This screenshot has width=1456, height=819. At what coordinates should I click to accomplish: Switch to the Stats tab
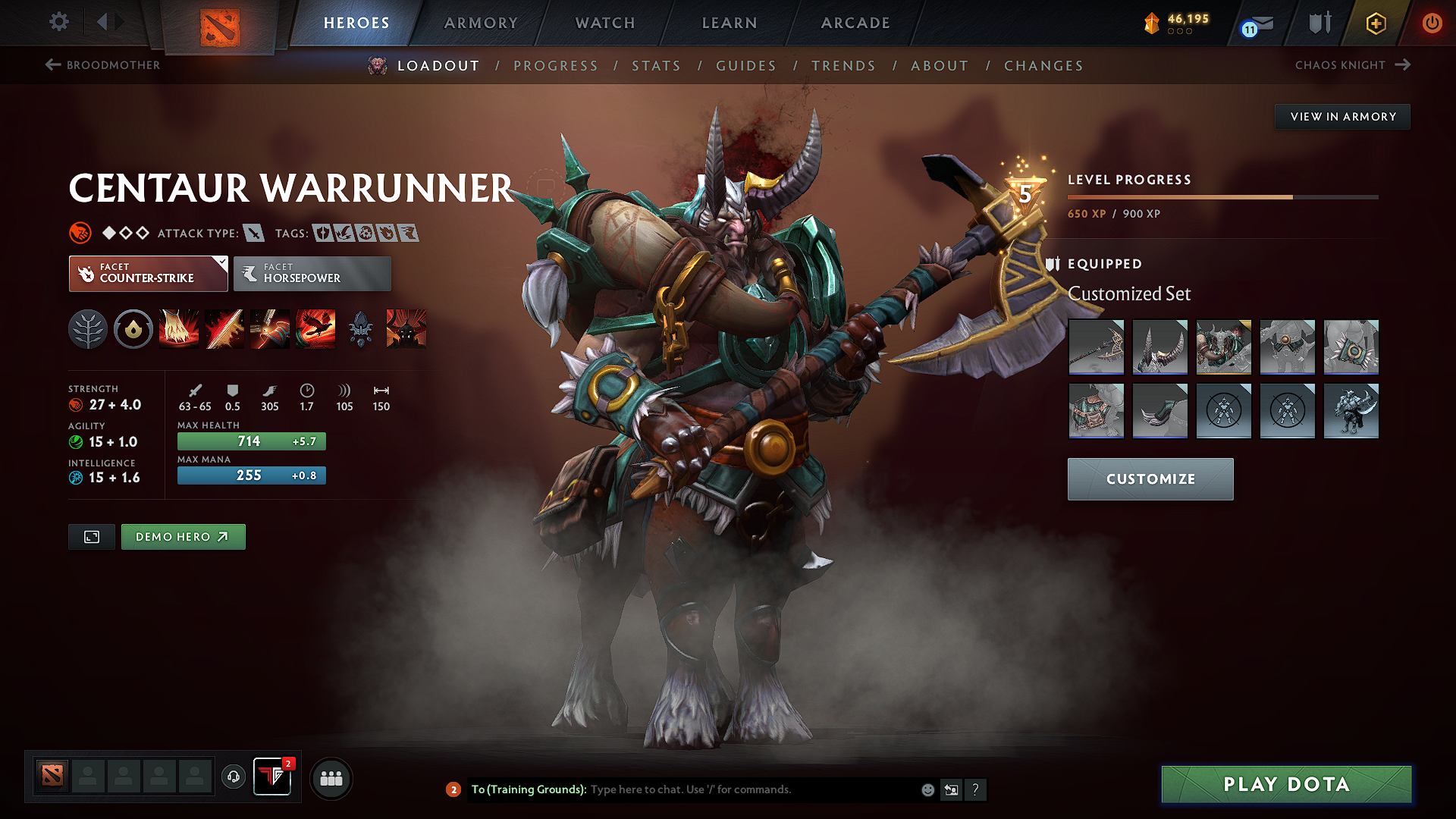[x=656, y=65]
